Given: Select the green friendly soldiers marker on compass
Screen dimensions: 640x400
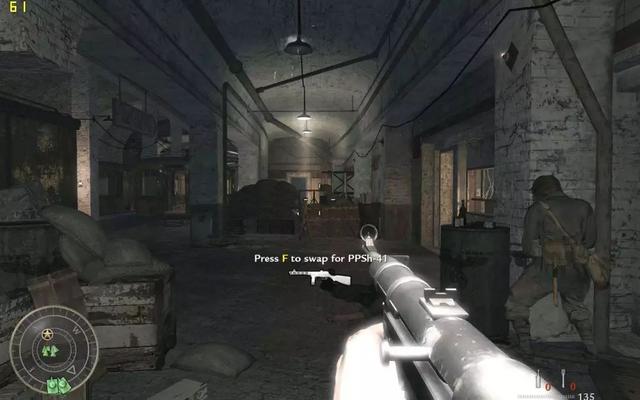Looking at the screenshot, I should point(49,350).
